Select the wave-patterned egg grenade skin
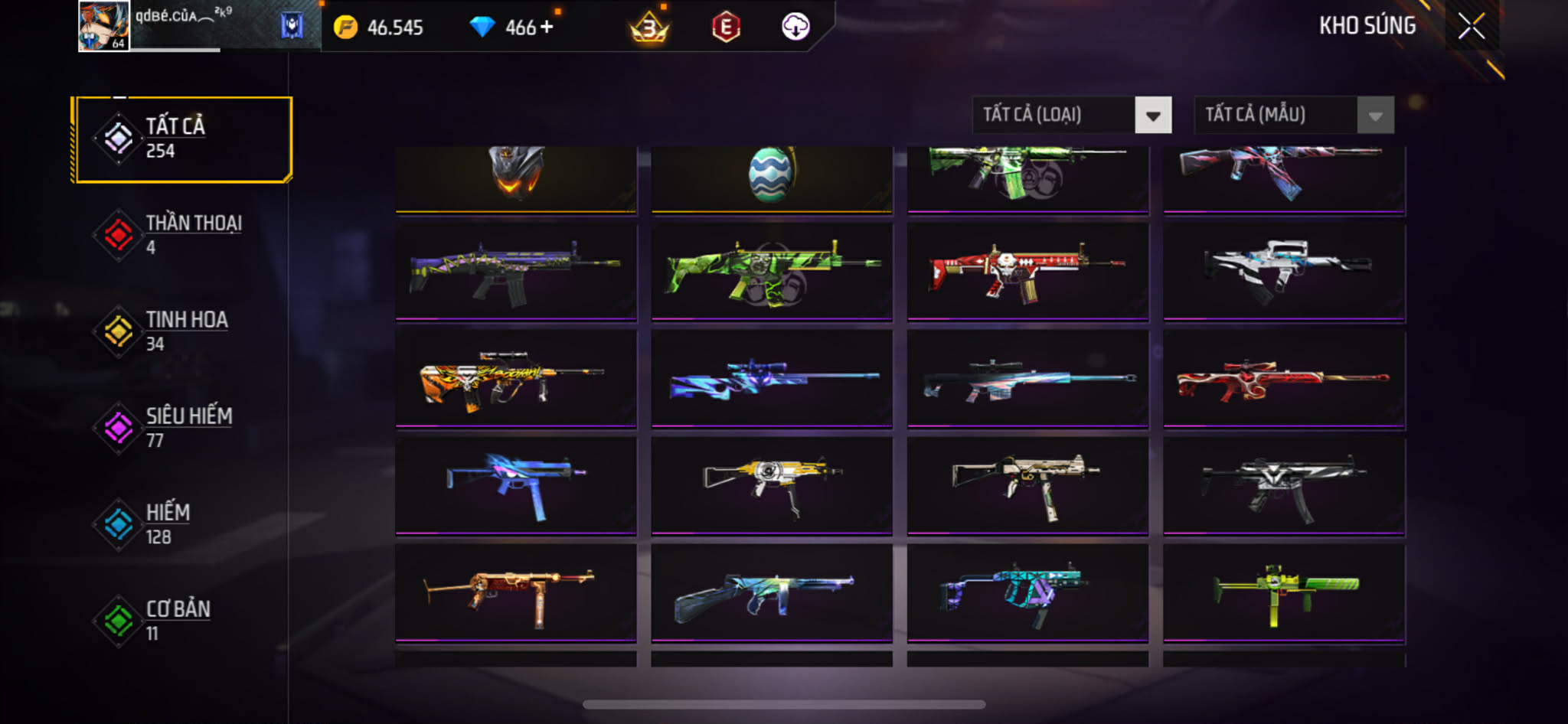This screenshot has width=1568, height=724. tap(771, 176)
